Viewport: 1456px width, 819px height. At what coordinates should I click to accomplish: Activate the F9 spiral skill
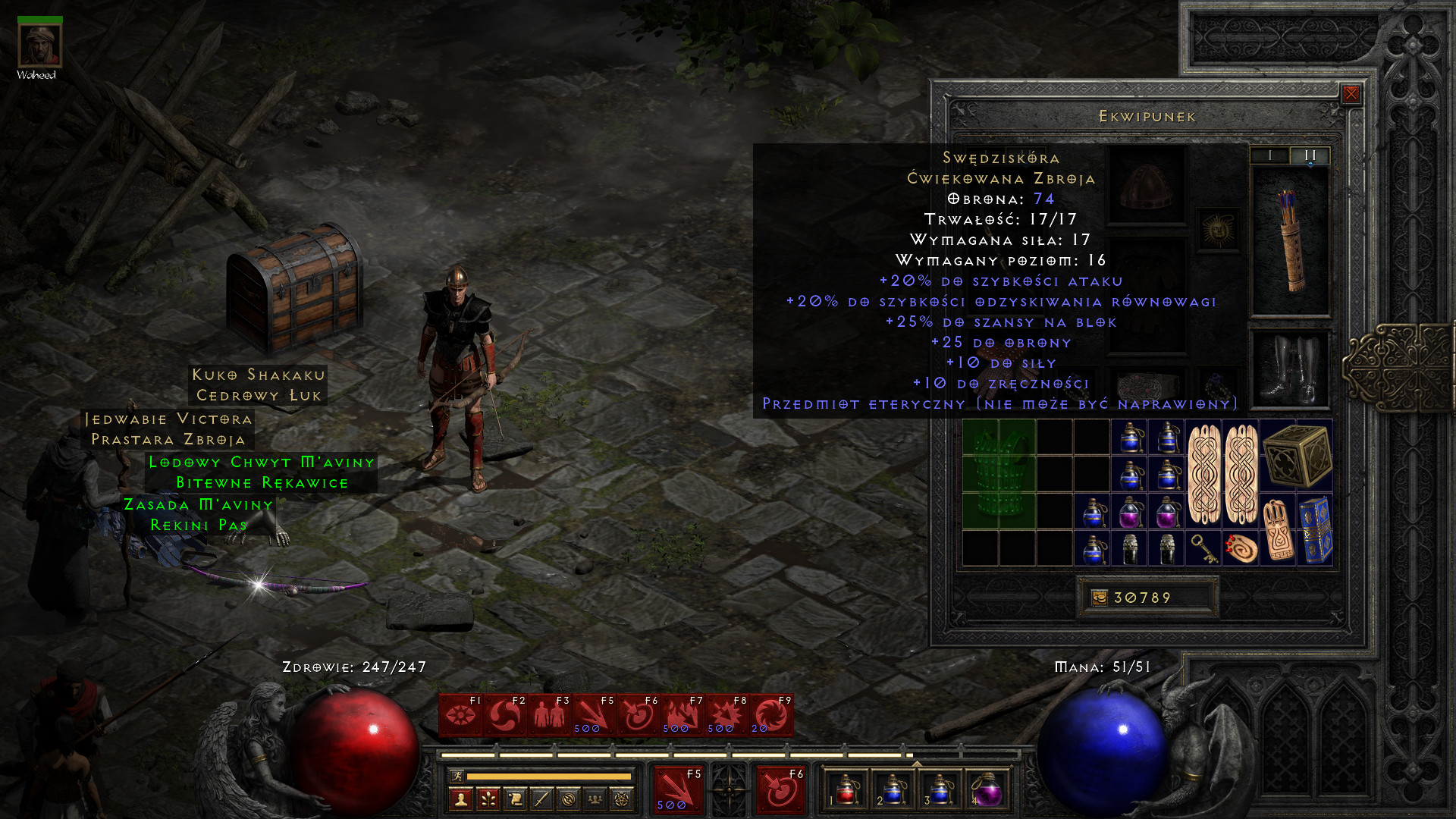771,714
